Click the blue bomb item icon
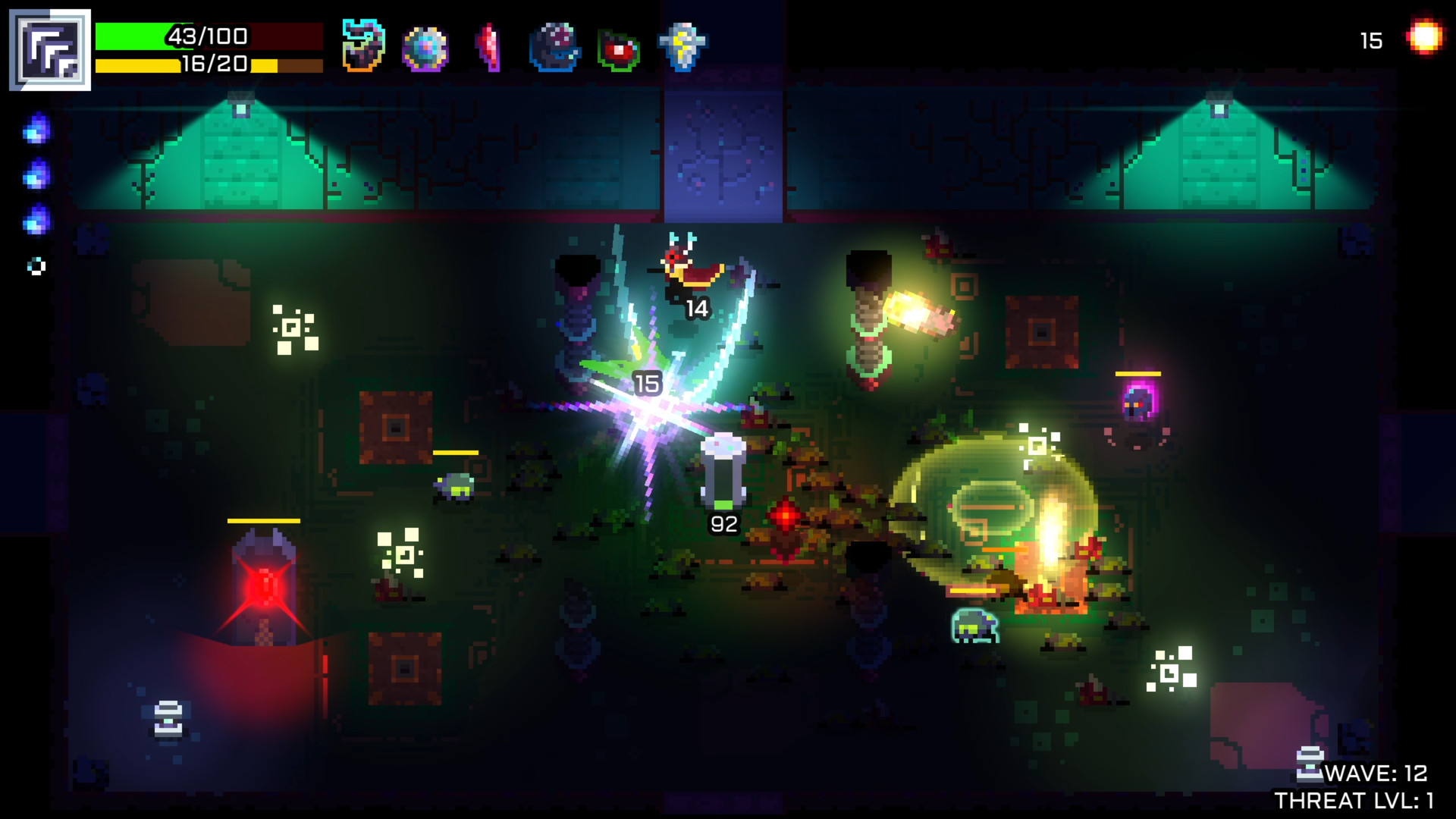The height and width of the screenshot is (819, 1456). pyautogui.click(x=554, y=45)
